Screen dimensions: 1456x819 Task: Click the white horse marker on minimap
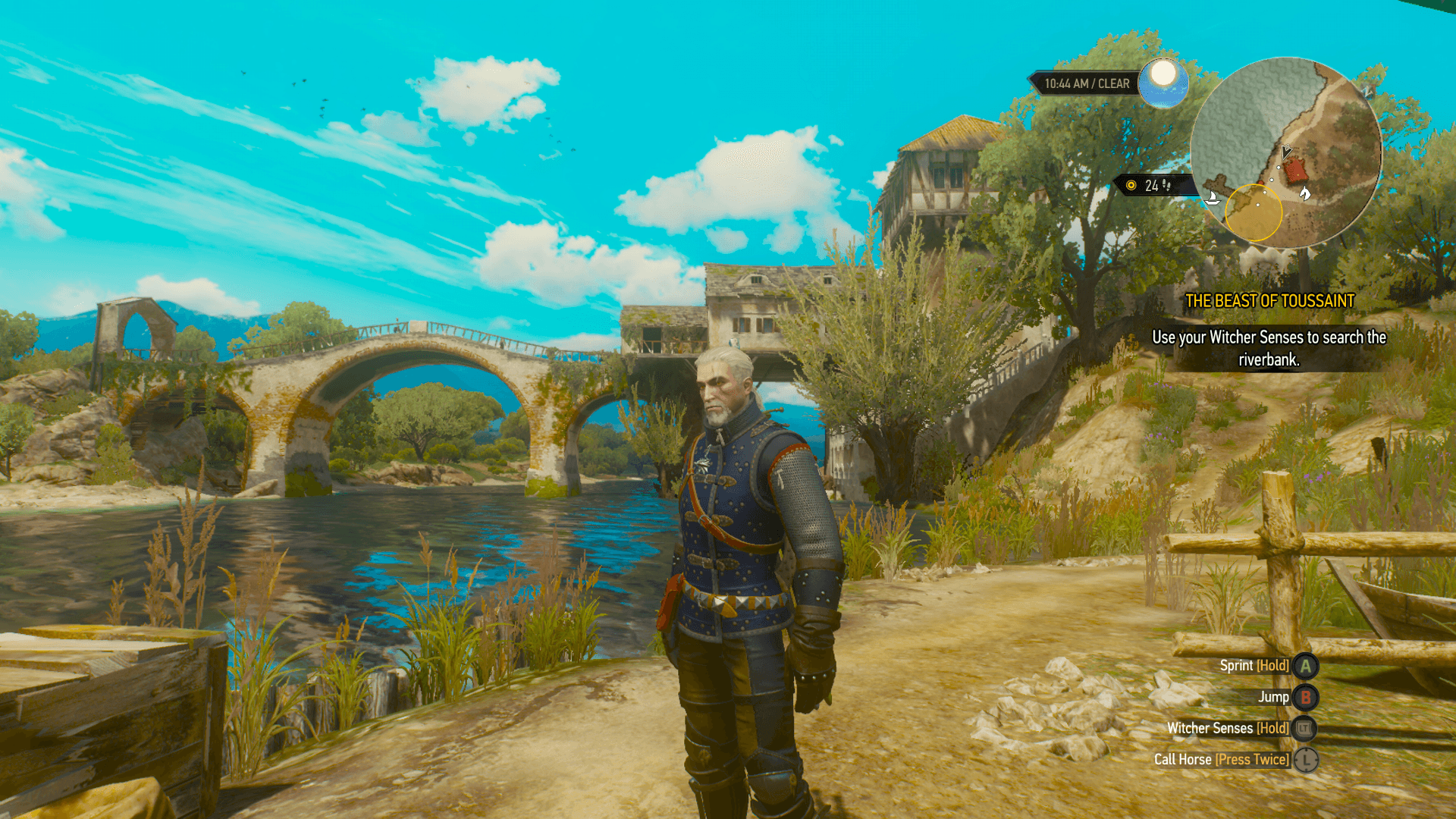tap(1304, 193)
